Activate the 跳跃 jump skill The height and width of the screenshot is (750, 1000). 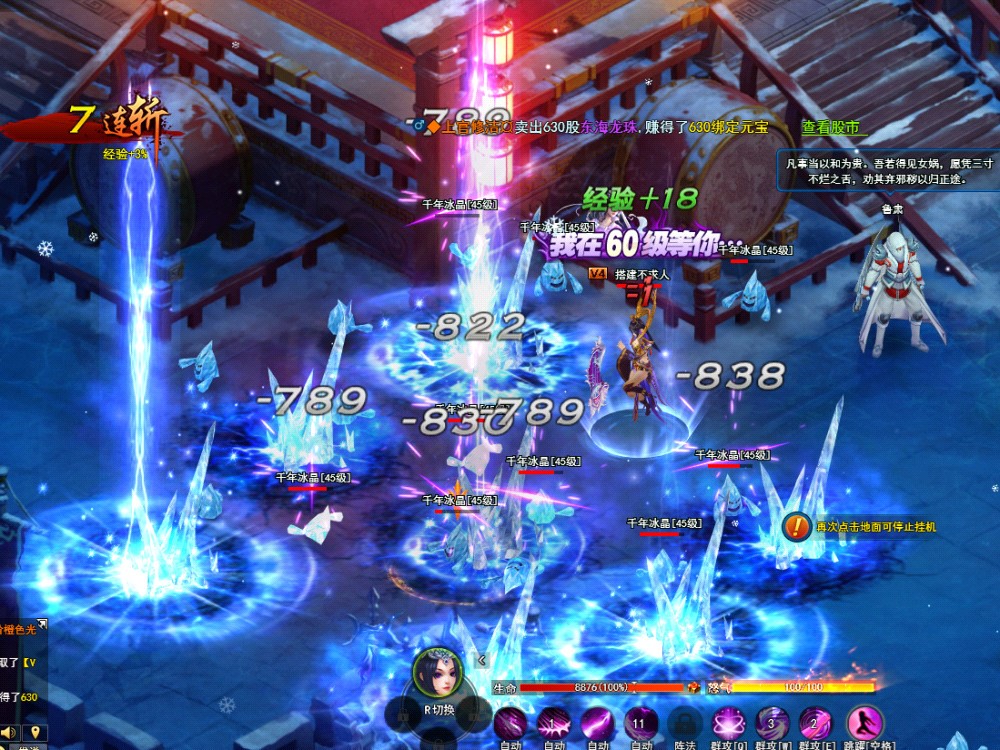coord(864,723)
